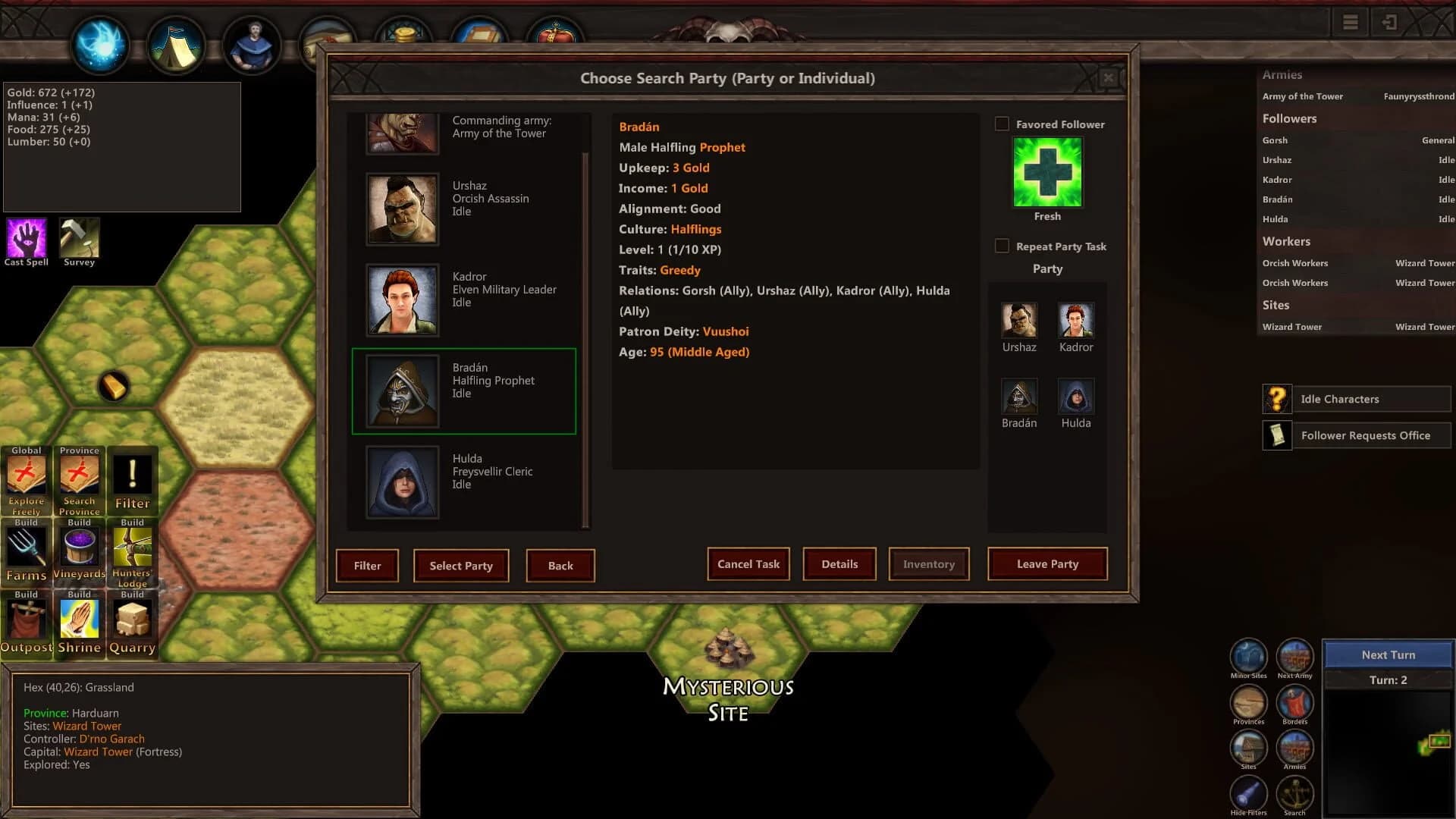Check the Repeat Party Task option
The image size is (1456, 819).
(x=1003, y=246)
